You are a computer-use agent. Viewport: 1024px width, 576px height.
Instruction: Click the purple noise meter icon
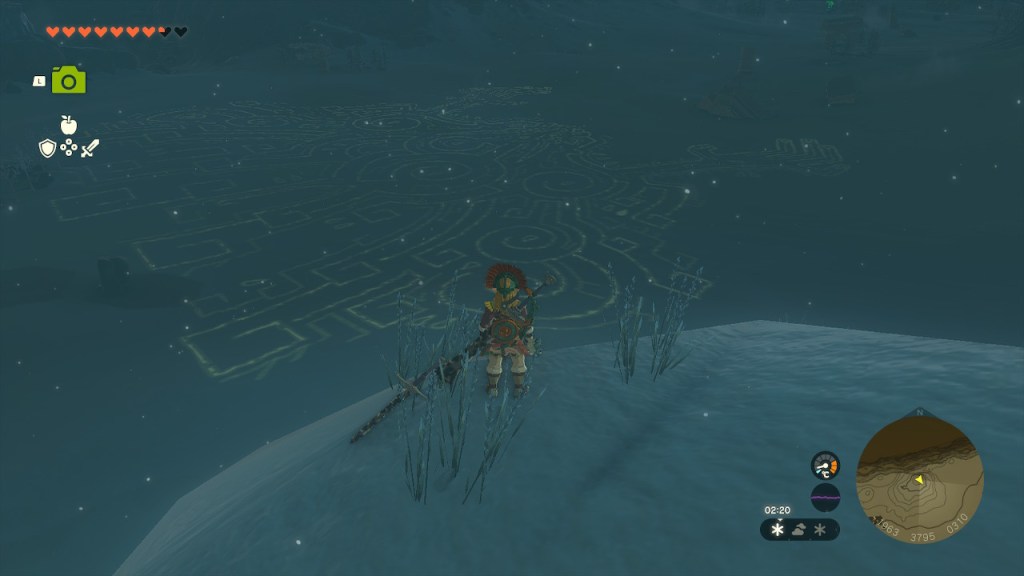coord(825,497)
